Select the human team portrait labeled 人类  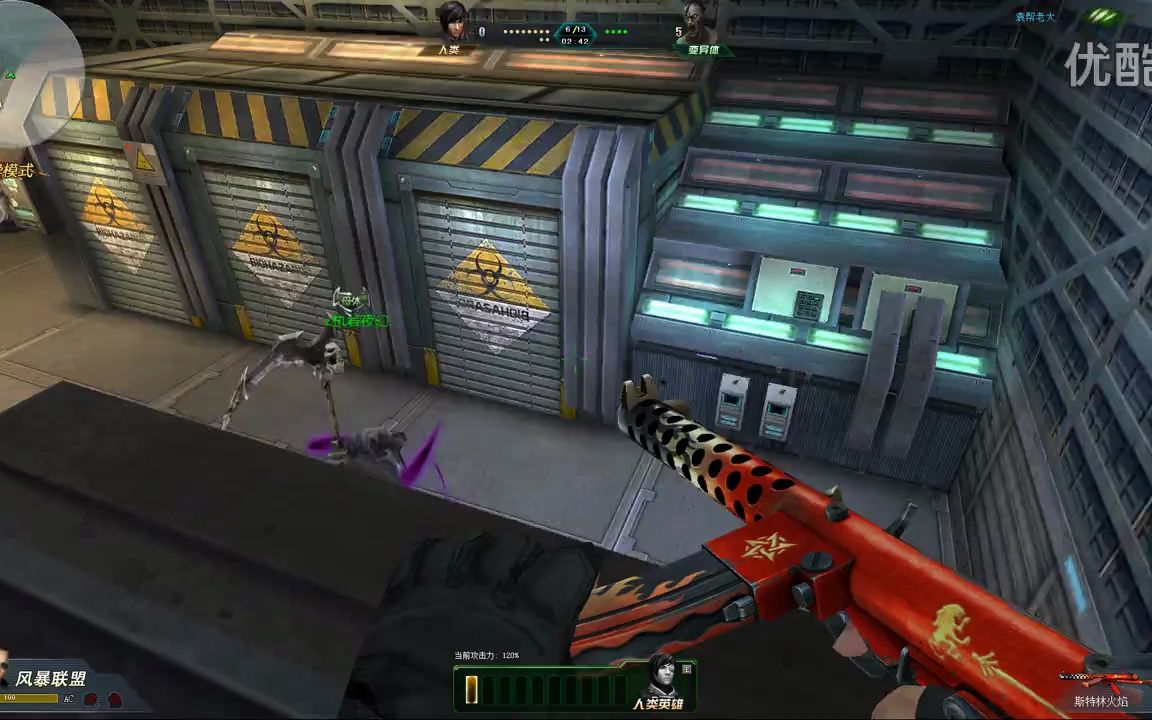click(x=455, y=22)
